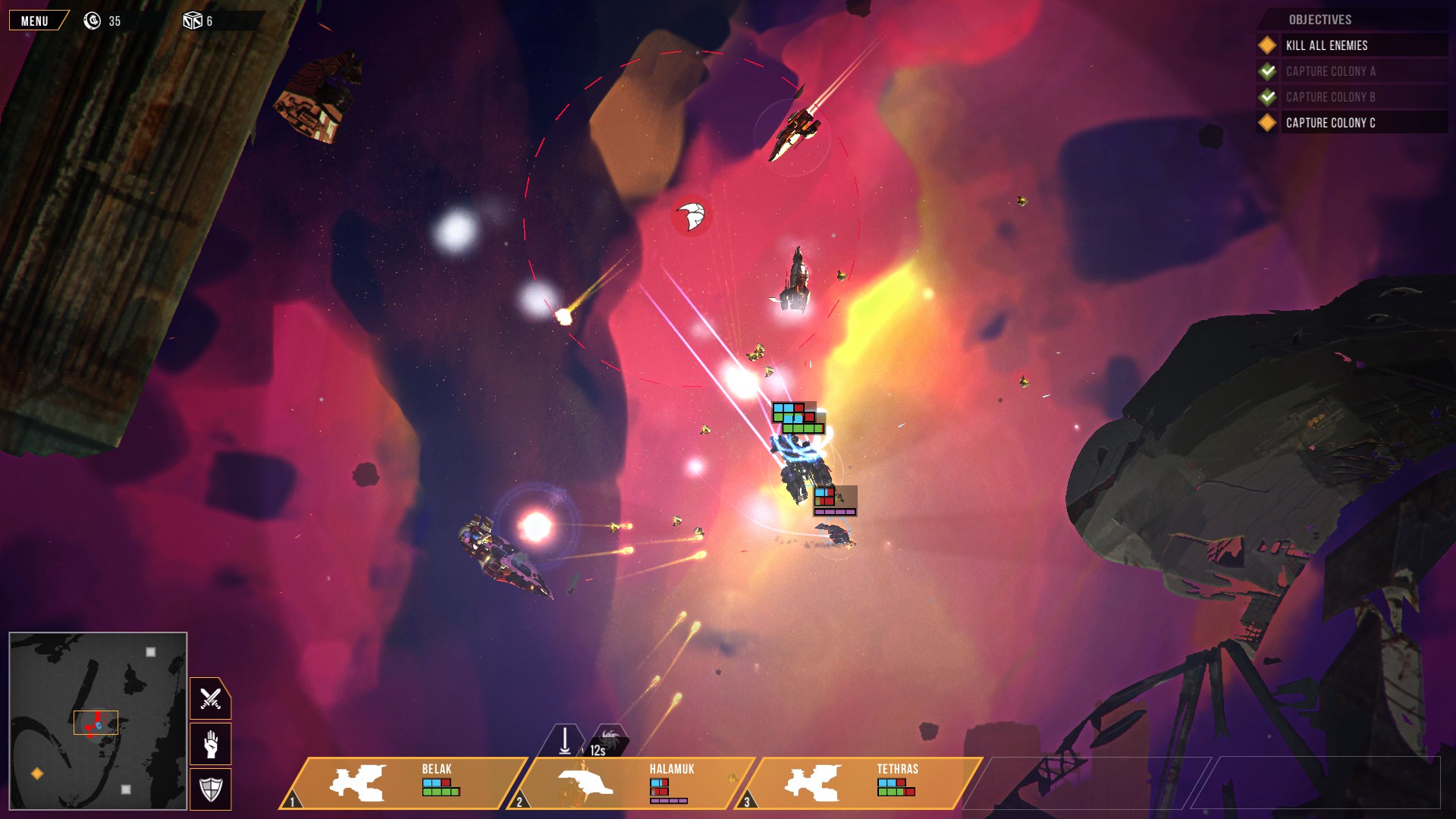Click the minimap viewport rectangle
Image resolution: width=1456 pixels, height=819 pixels.
click(96, 723)
